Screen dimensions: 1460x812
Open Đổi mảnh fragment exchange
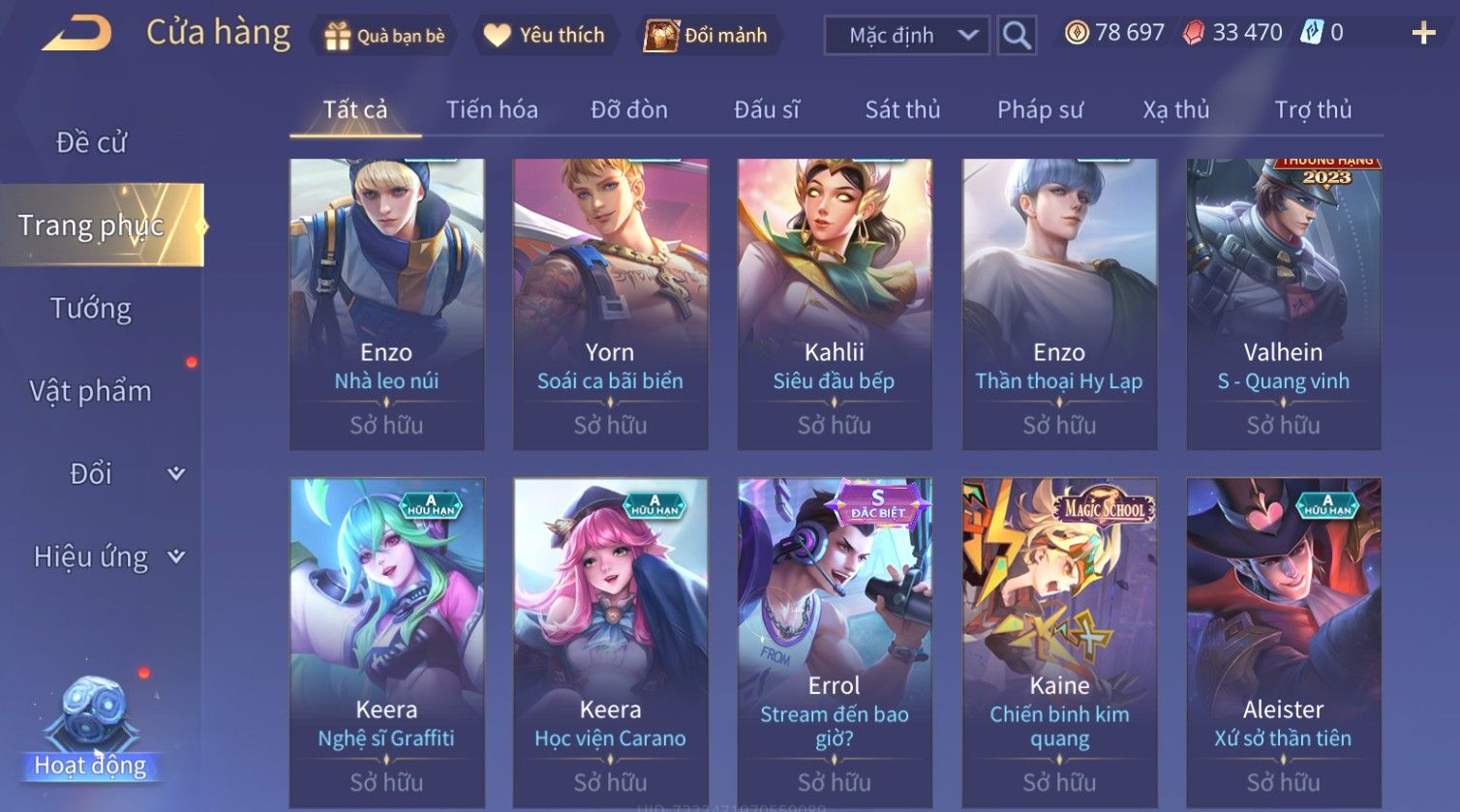tap(707, 36)
